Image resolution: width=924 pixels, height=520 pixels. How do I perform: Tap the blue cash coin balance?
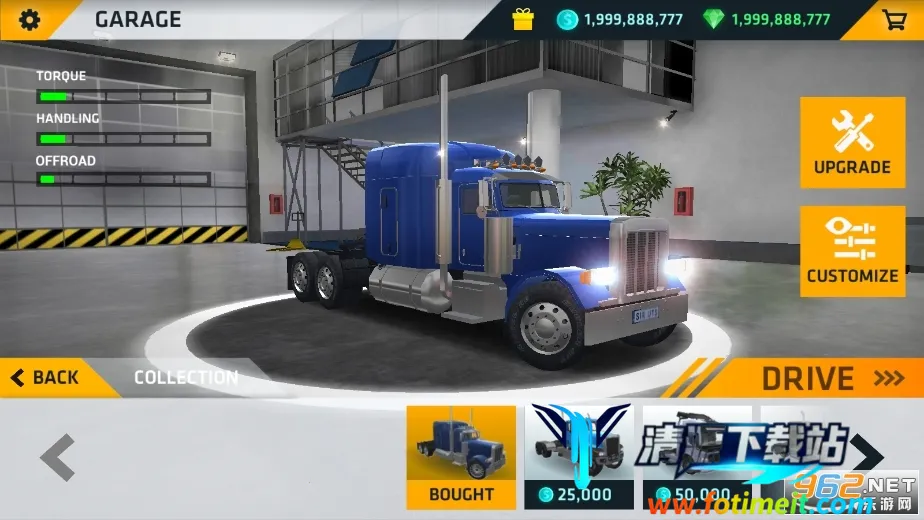point(620,19)
